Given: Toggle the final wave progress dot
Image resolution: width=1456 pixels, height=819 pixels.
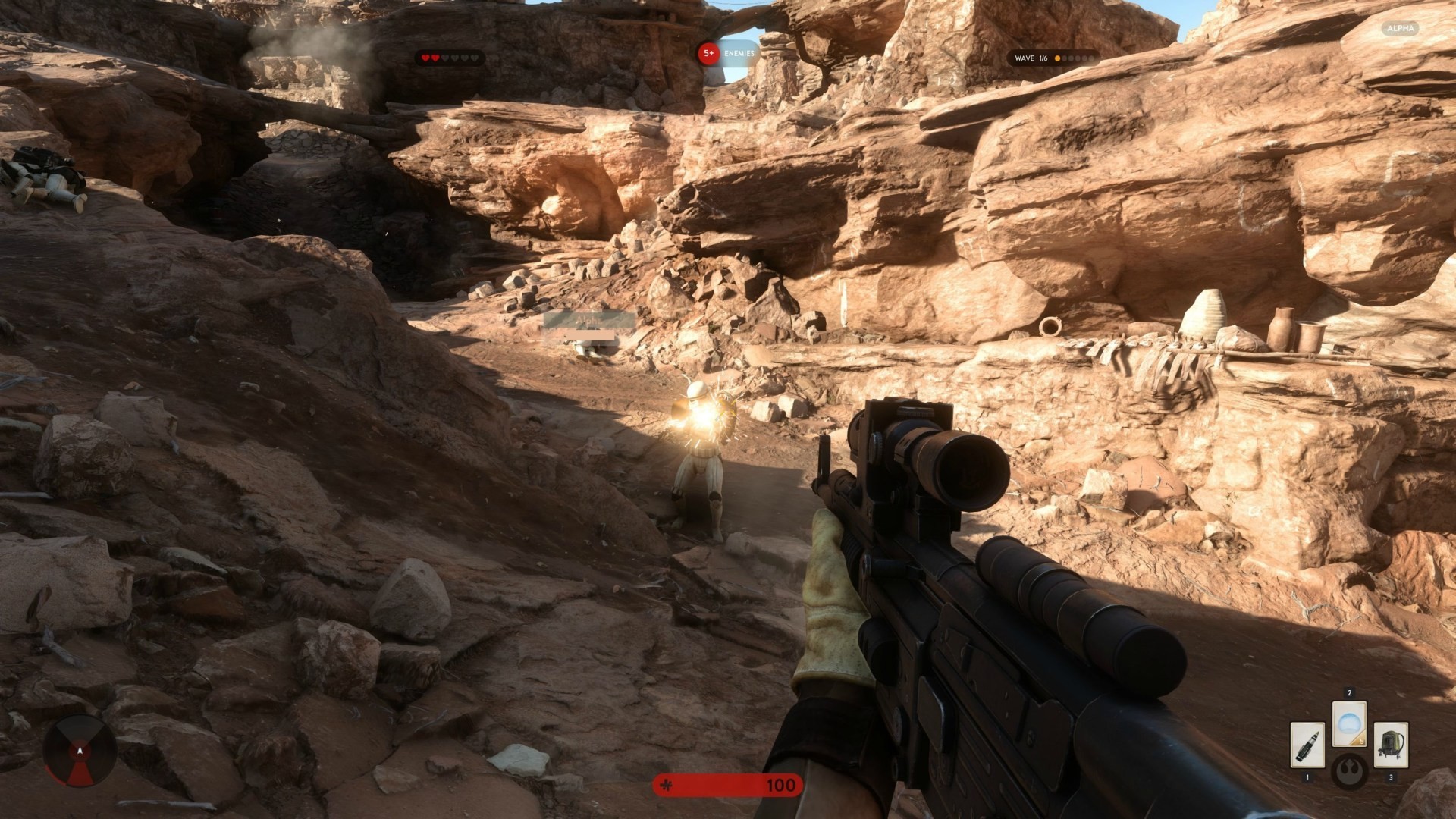Looking at the screenshot, I should pyautogui.click(x=1092, y=58).
